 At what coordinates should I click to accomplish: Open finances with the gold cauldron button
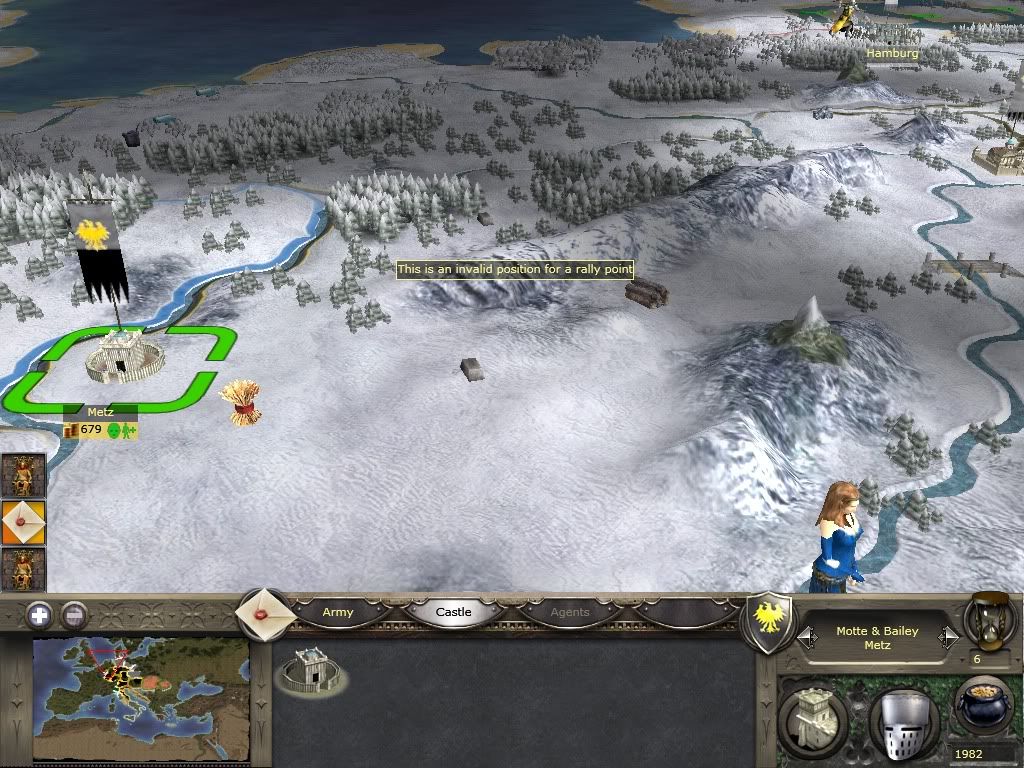pos(983,705)
